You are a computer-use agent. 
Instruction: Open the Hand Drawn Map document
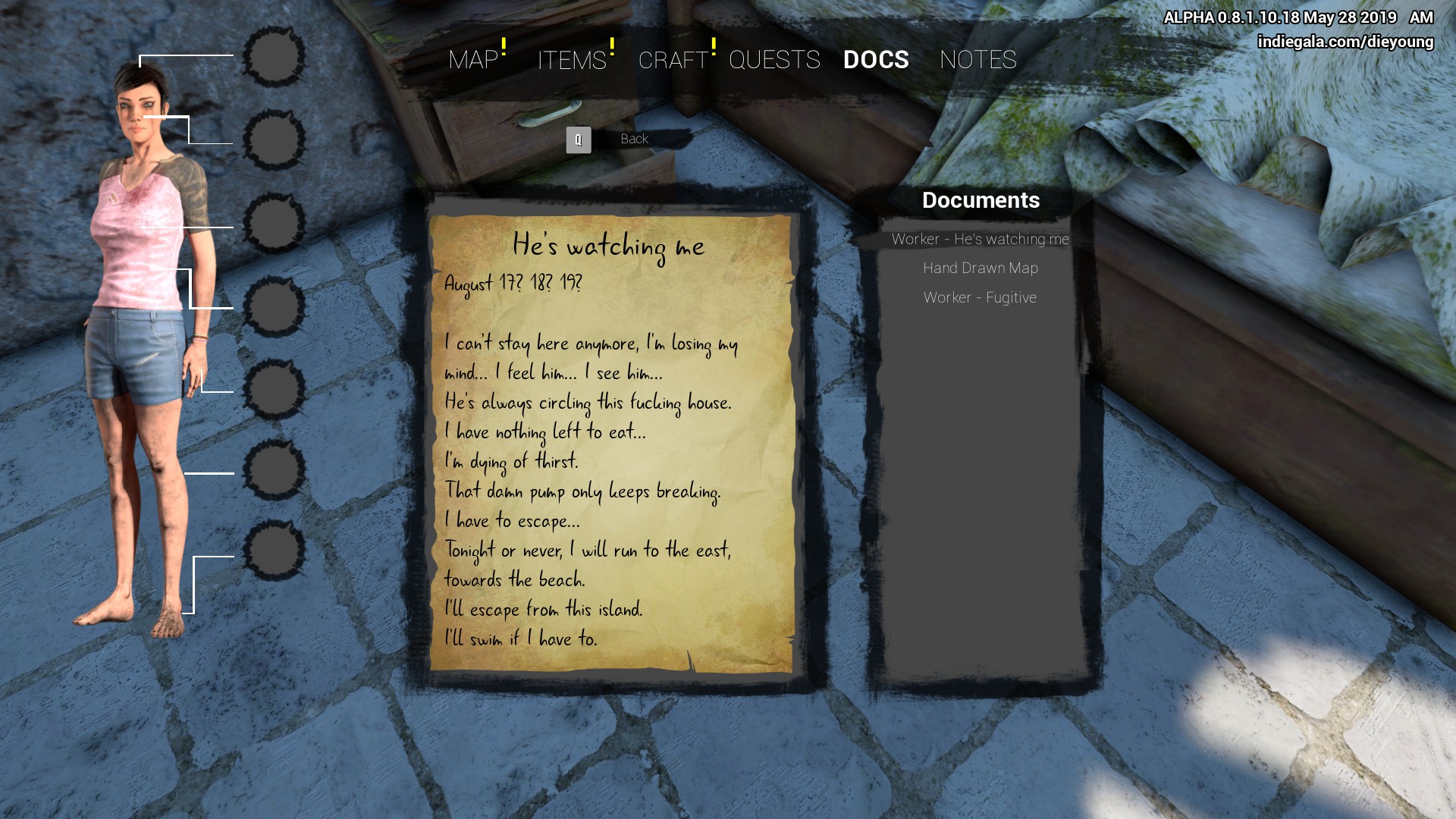(980, 268)
